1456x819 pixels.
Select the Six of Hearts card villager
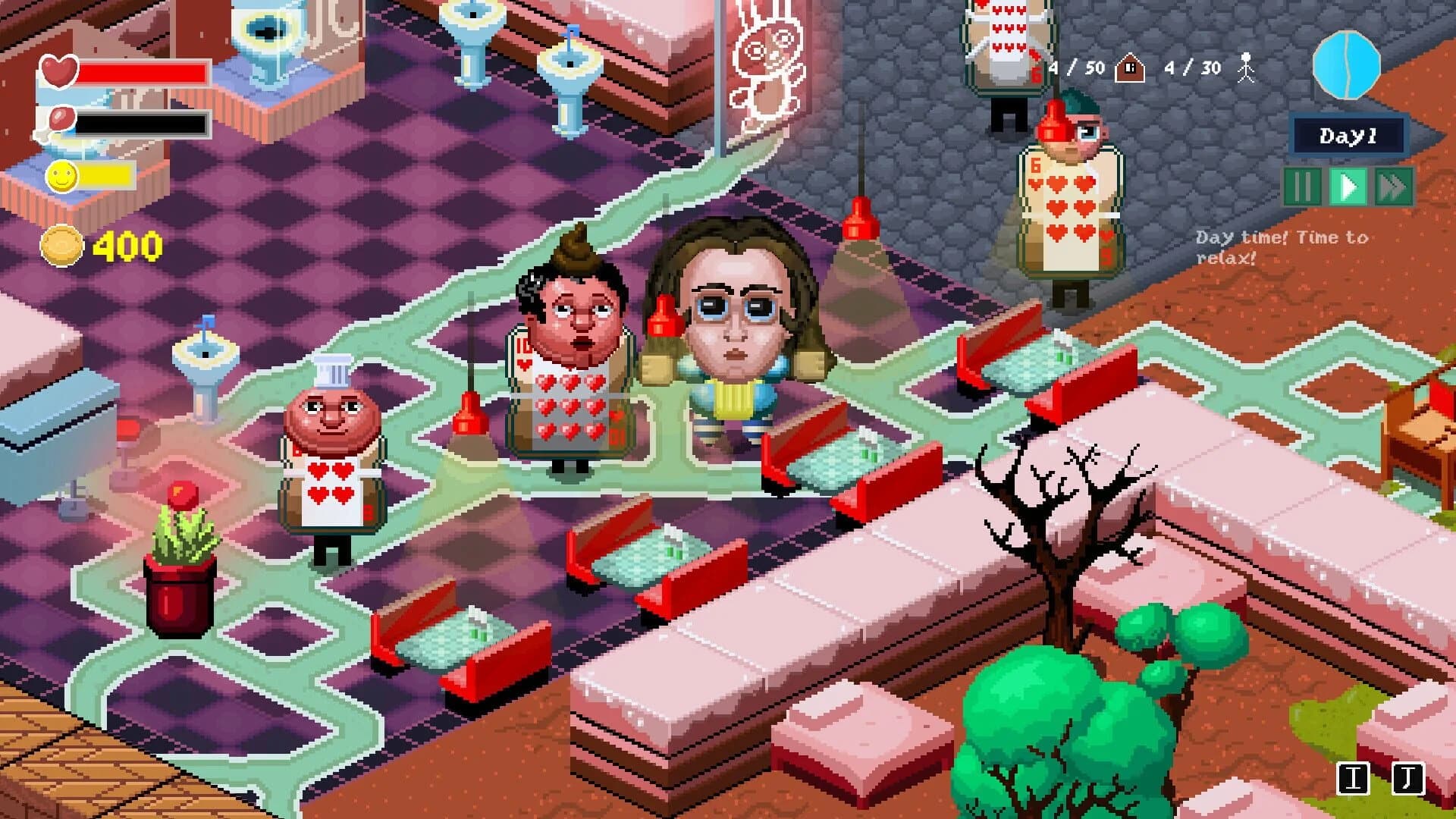(1069, 209)
